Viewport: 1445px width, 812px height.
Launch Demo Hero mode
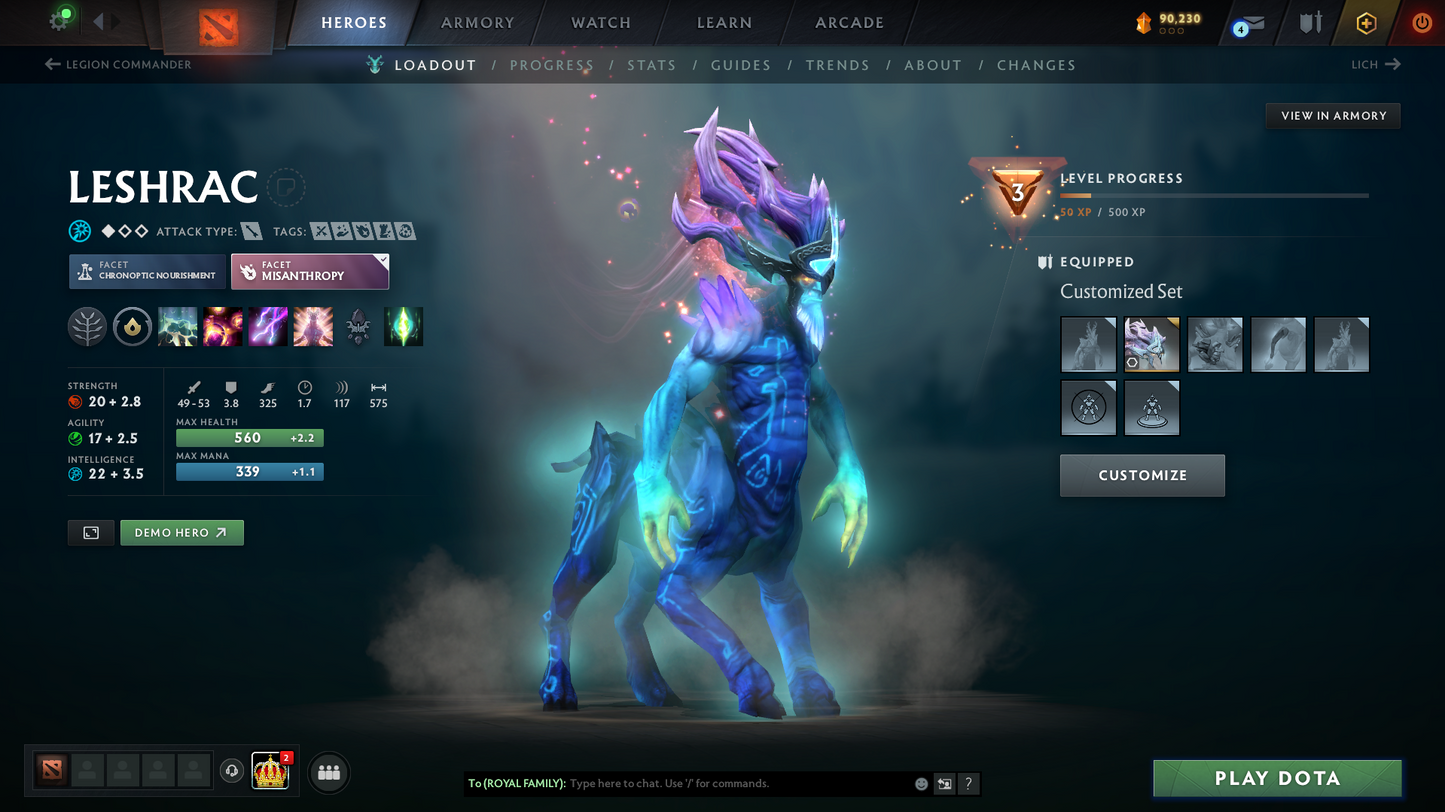point(181,533)
